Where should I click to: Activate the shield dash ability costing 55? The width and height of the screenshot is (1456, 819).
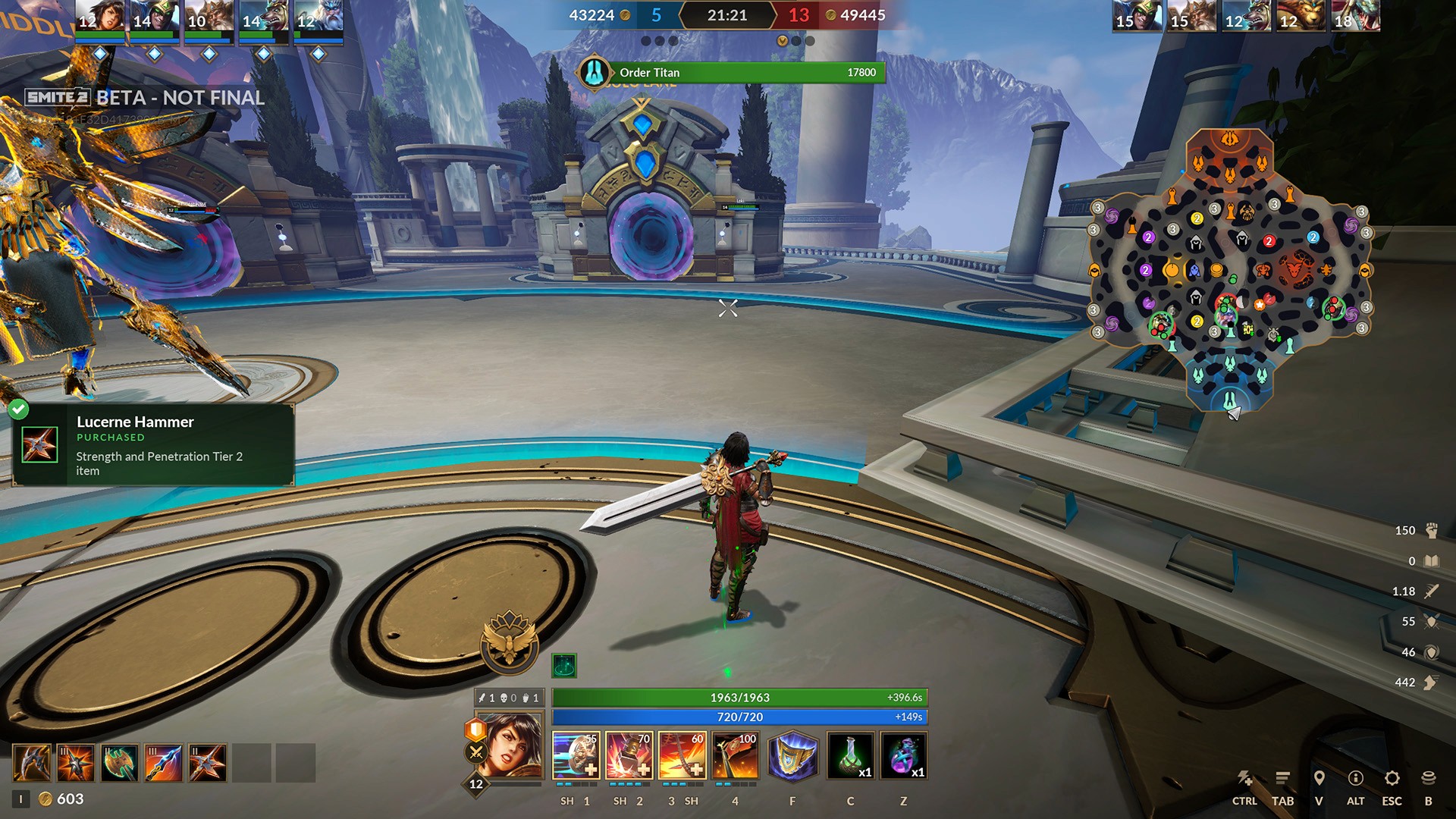[x=576, y=755]
